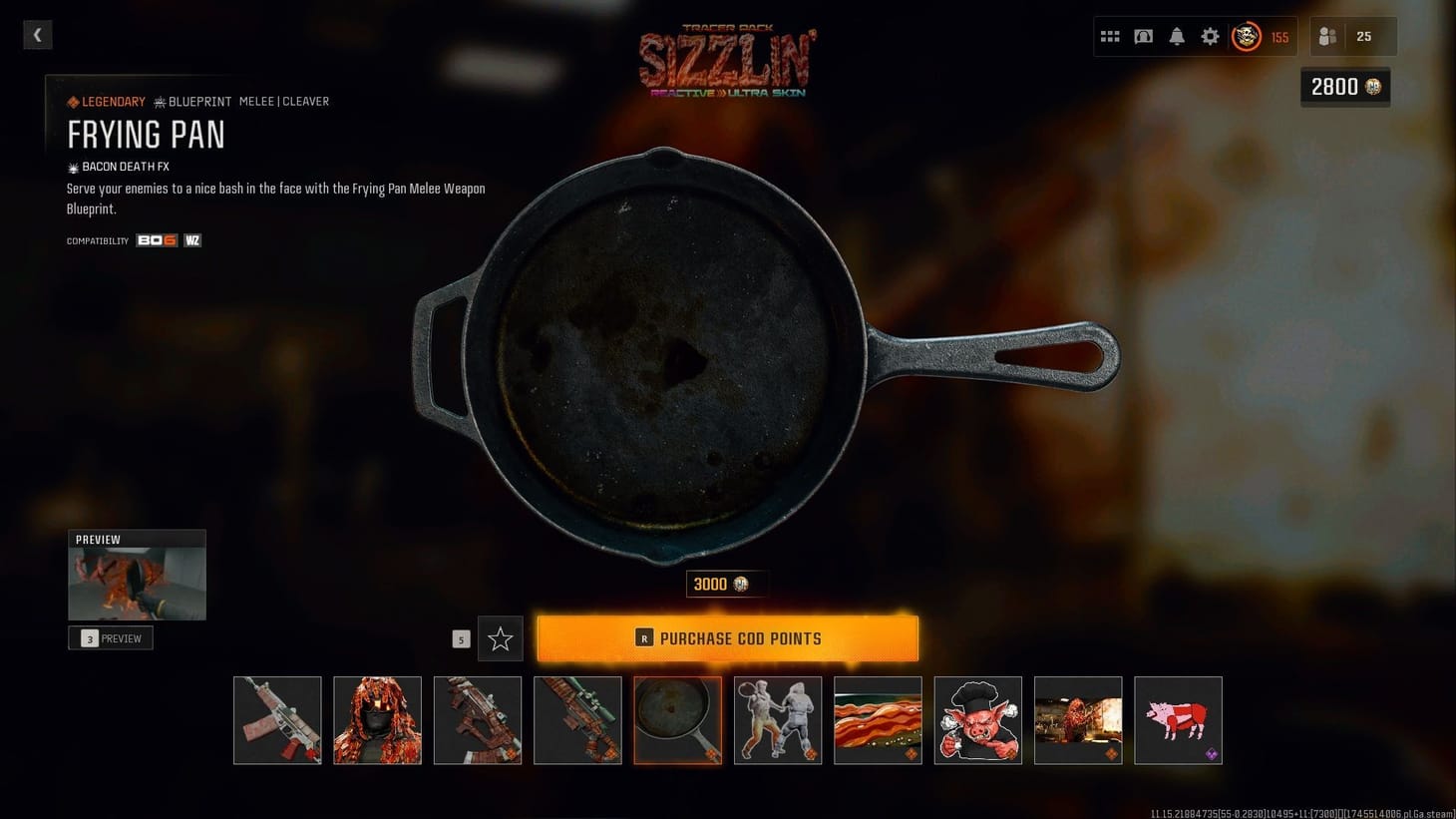The height and width of the screenshot is (819, 1456).
Task: Open the COD Points balance display
Action: [x=1344, y=87]
